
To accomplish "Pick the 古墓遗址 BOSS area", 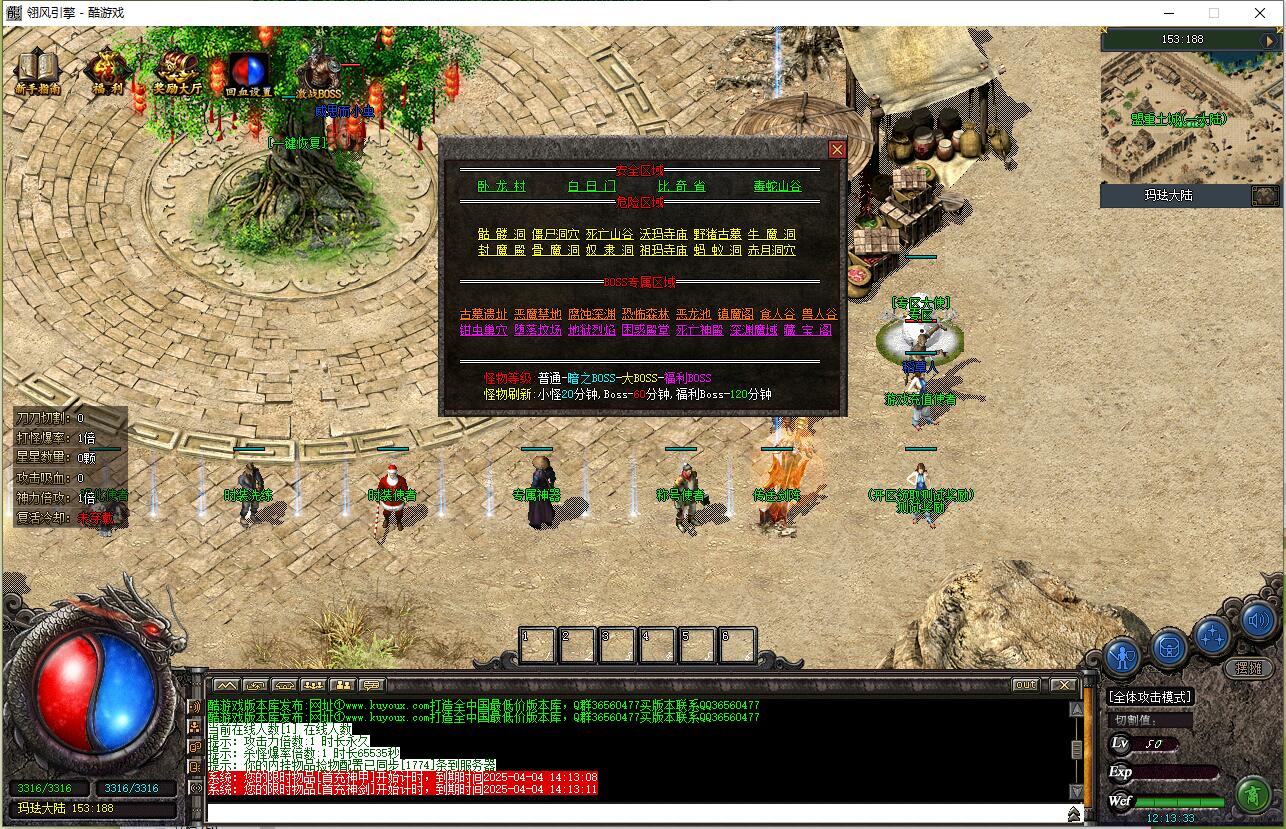I will click(x=483, y=314).
